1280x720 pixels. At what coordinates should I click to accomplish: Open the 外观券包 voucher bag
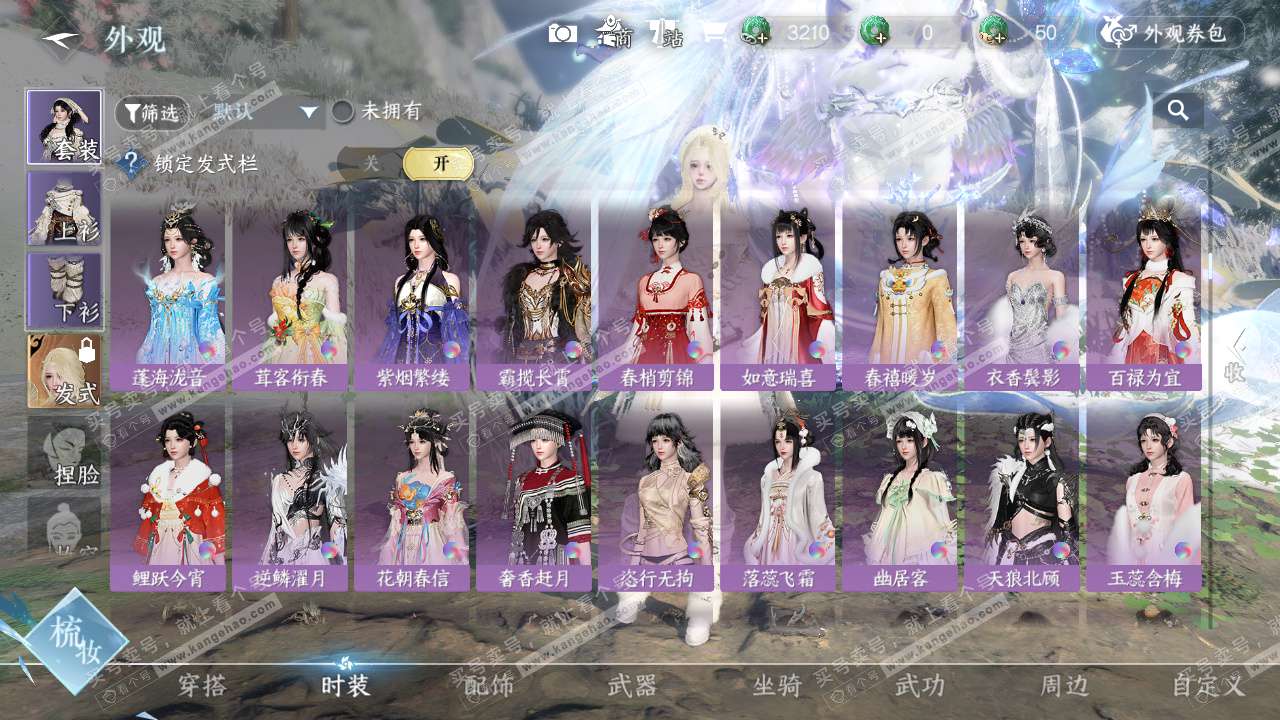point(1172,33)
